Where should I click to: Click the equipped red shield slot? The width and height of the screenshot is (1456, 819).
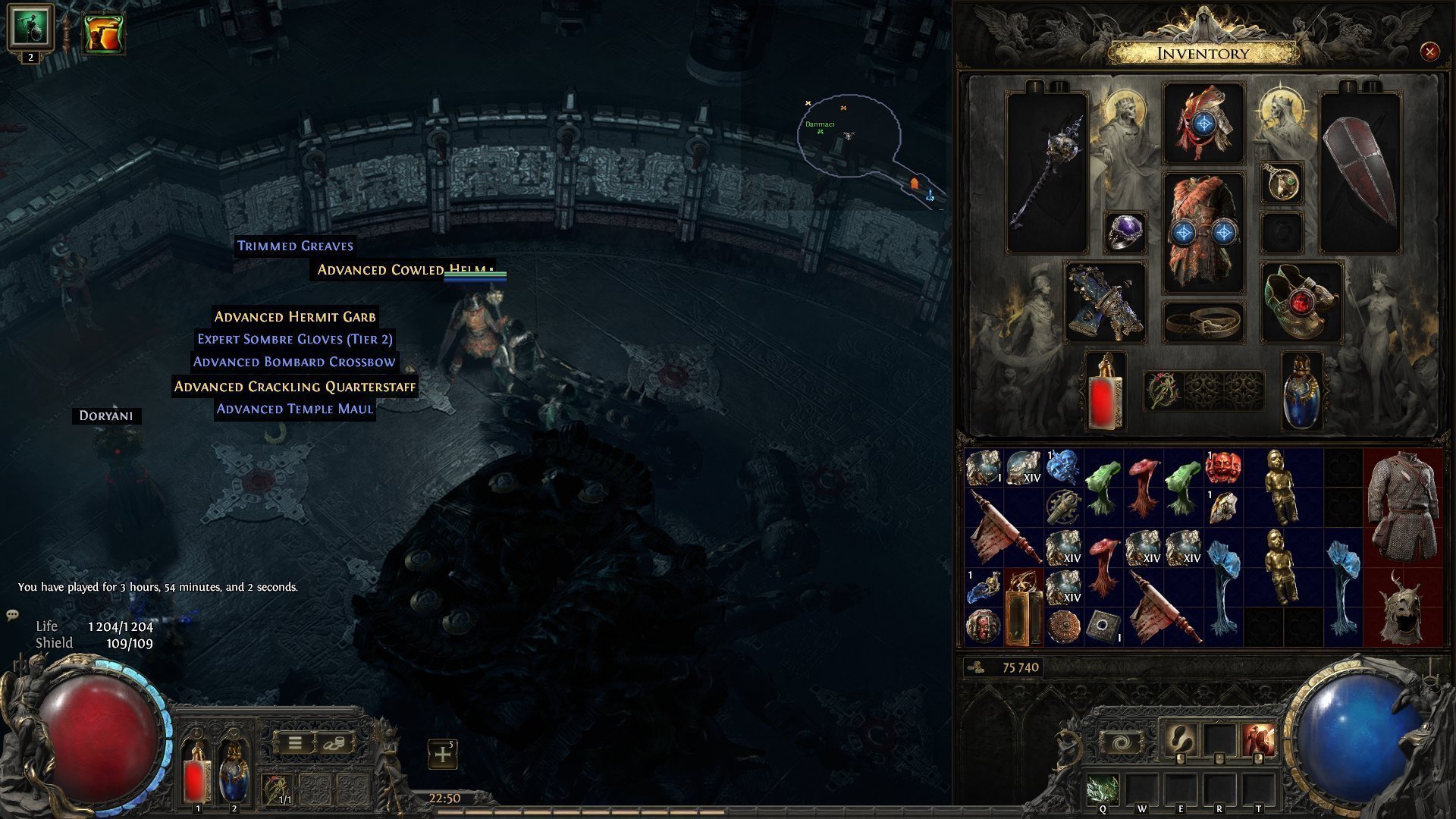pyautogui.click(x=1360, y=171)
